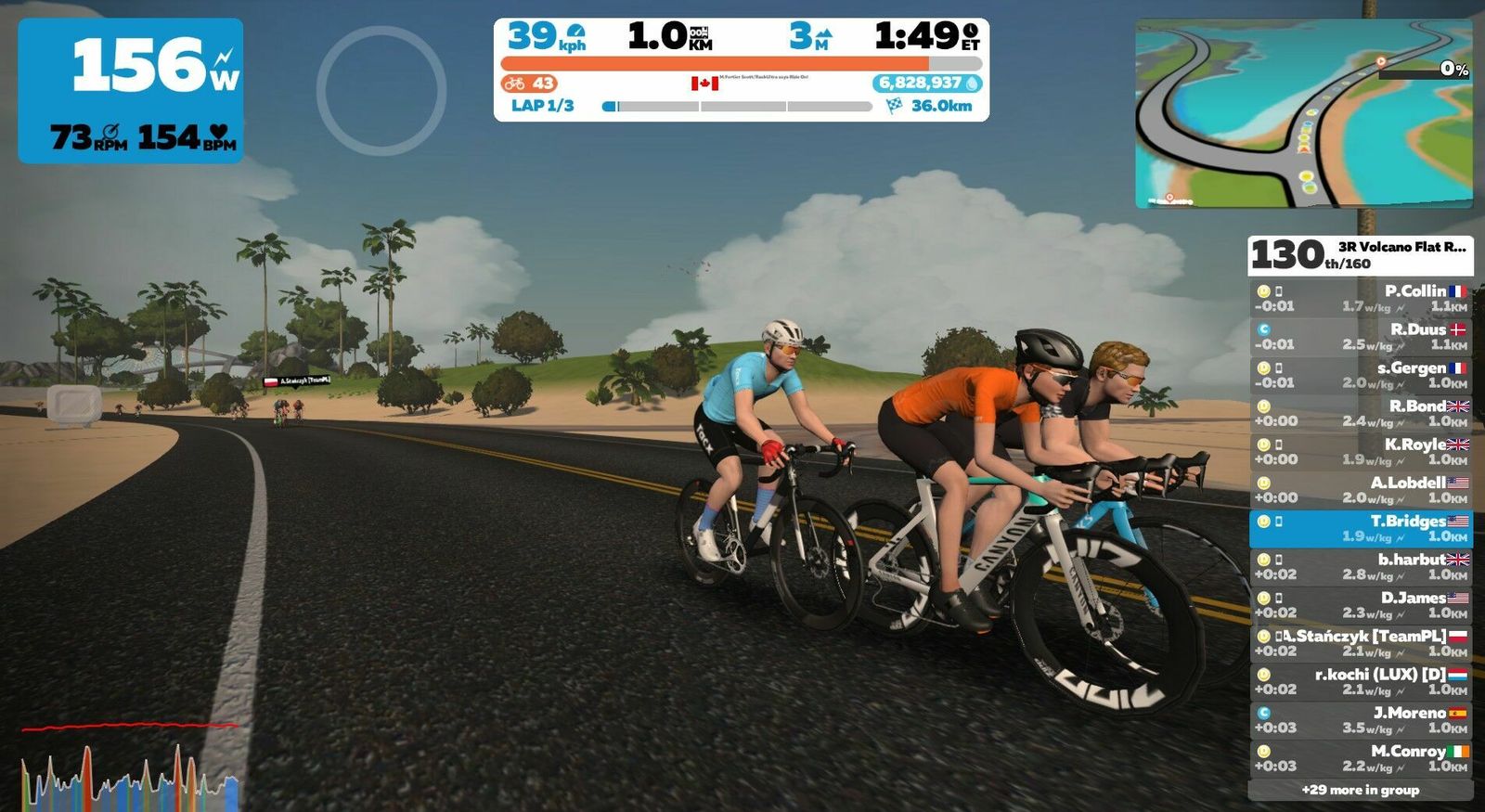
Task: Select A.Lobdell rider row
Action: 1360,490
